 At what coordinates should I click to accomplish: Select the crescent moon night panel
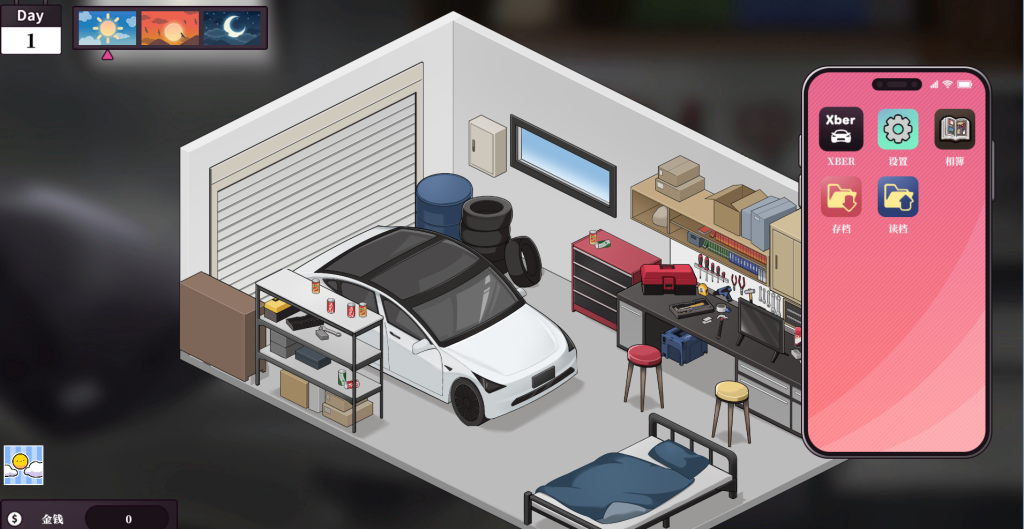pyautogui.click(x=232, y=28)
